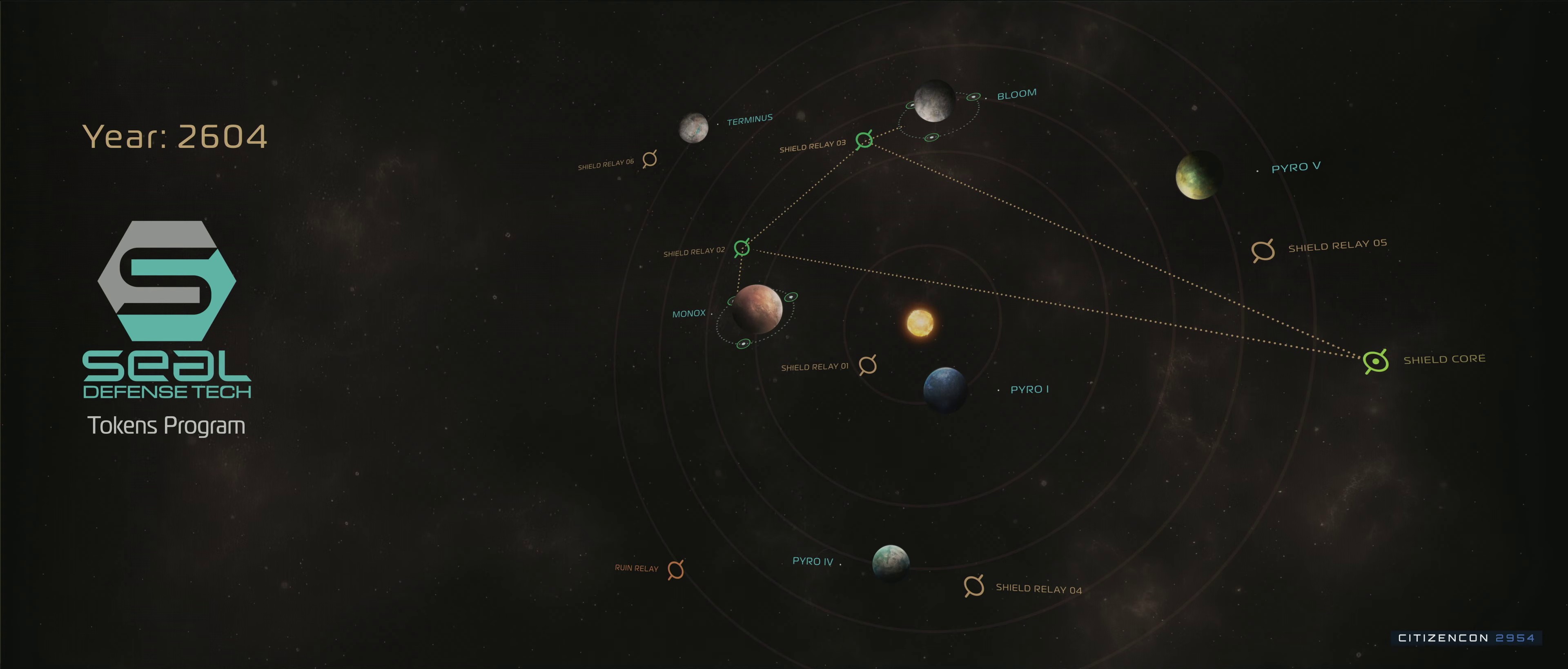
Task: Click the Shield Relay 04 marker
Action: [x=973, y=586]
